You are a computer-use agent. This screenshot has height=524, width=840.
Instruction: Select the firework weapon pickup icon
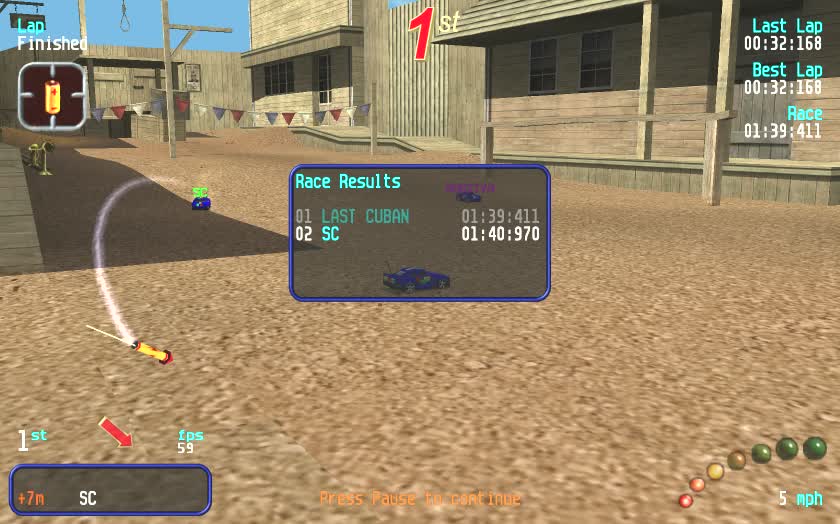click(x=51, y=97)
